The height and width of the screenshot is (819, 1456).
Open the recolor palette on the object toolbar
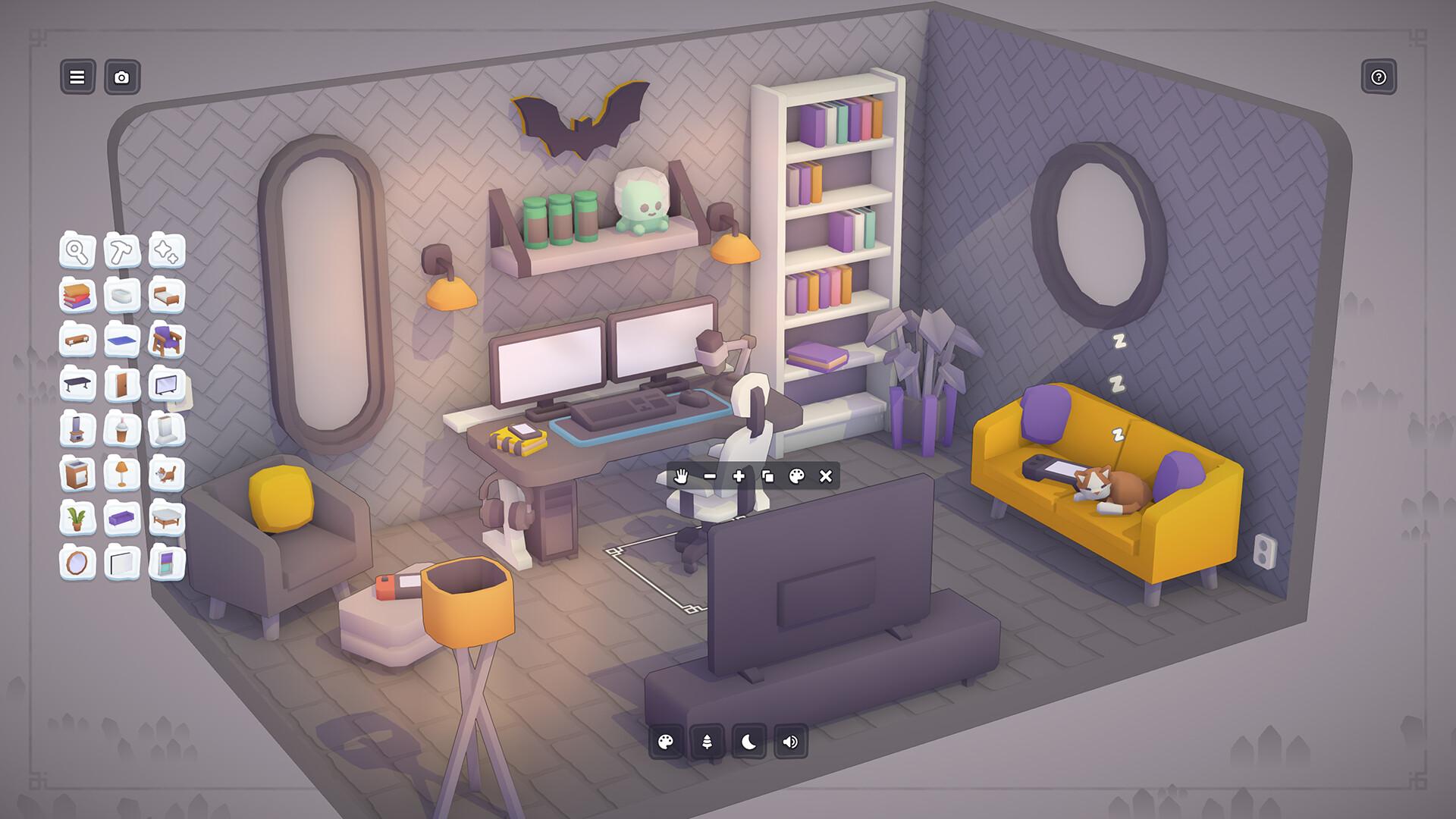tap(795, 475)
